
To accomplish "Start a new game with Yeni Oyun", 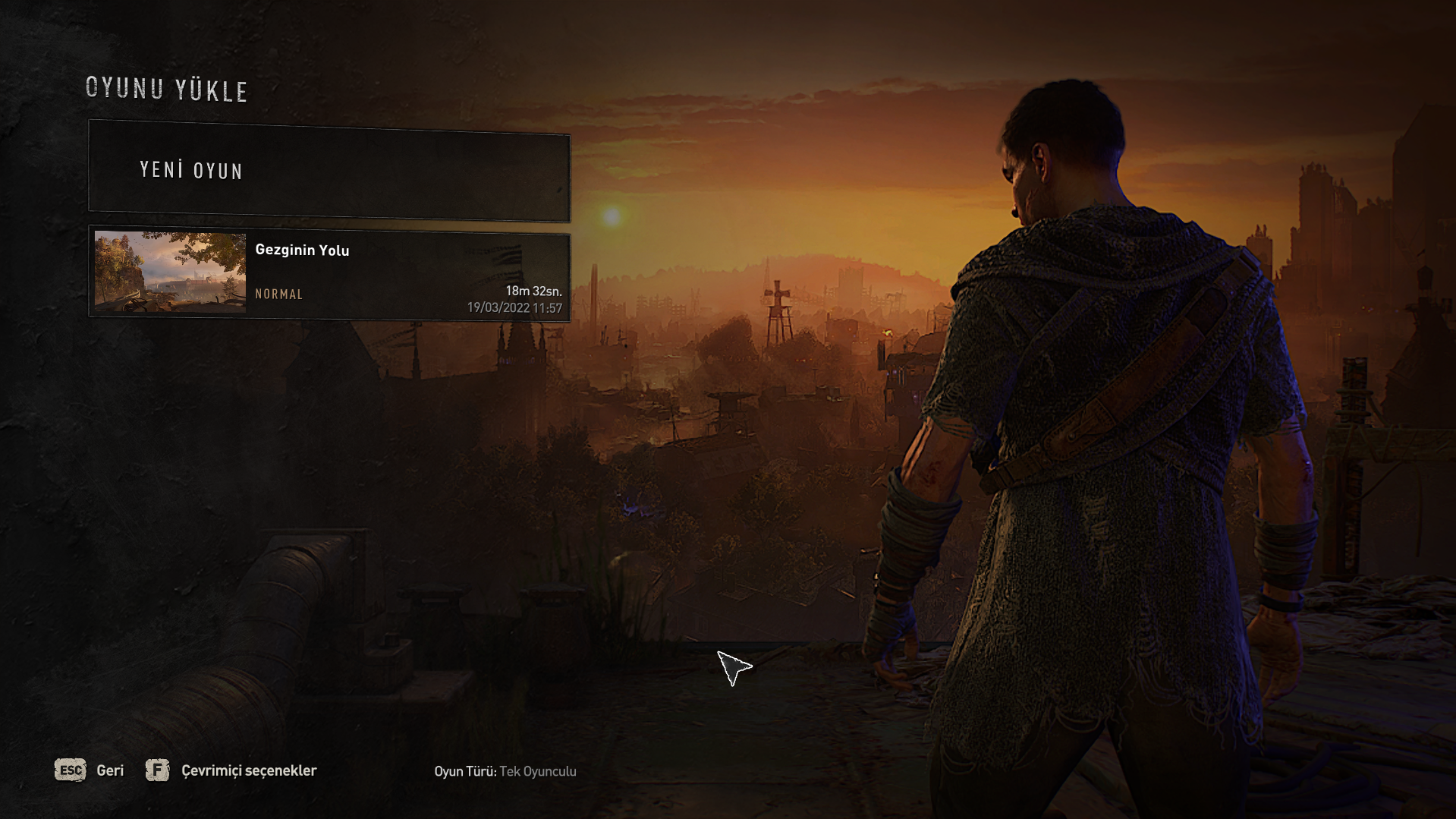I will [329, 171].
